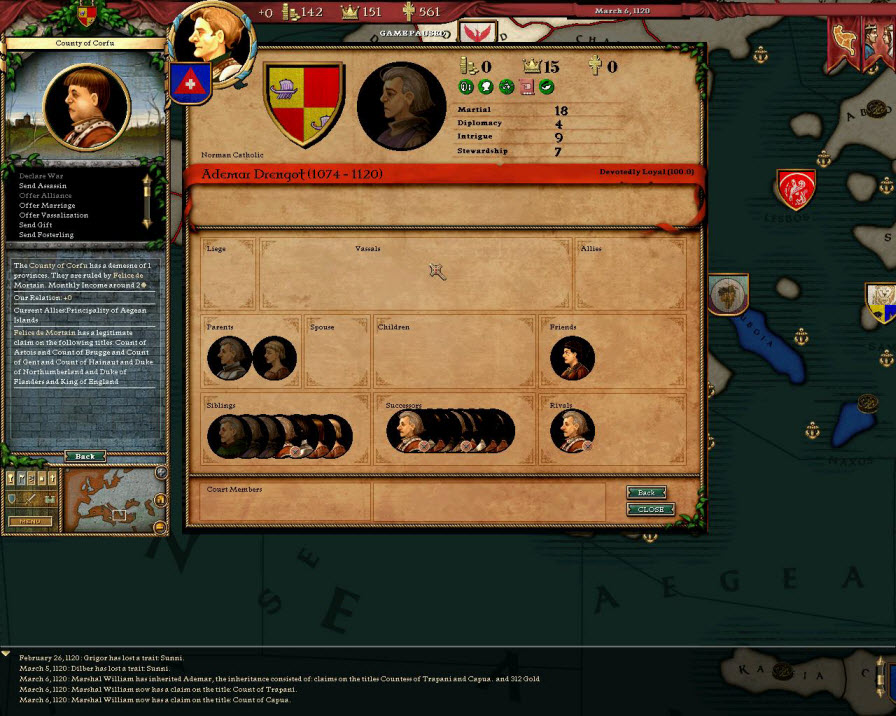Open the player ruler portrait at the top
896x716 pixels.
(x=212, y=40)
